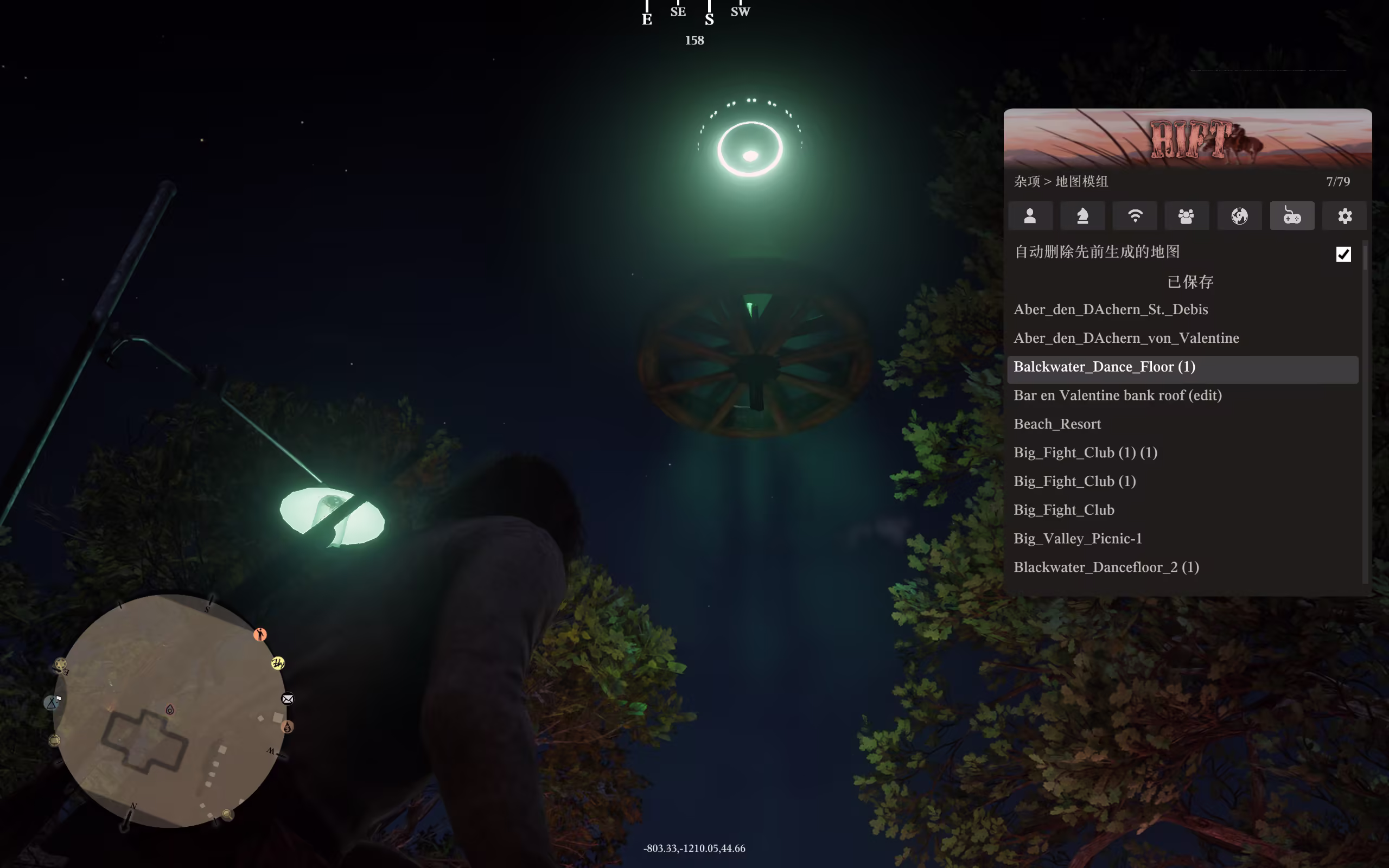The image size is (1389, 868).
Task: Switch to the chess knight icon tab
Action: 1082,216
